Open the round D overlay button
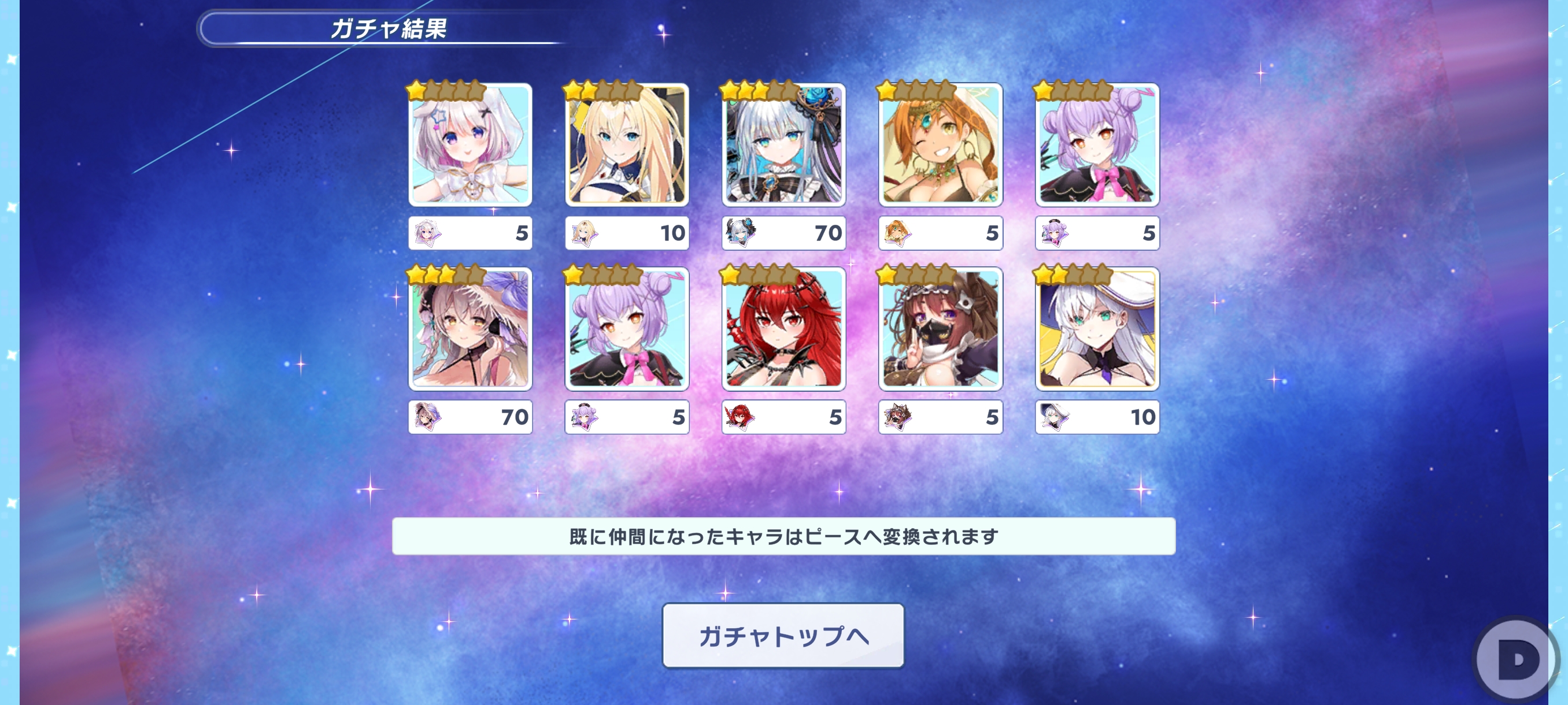The height and width of the screenshot is (705, 1568). [x=1515, y=659]
